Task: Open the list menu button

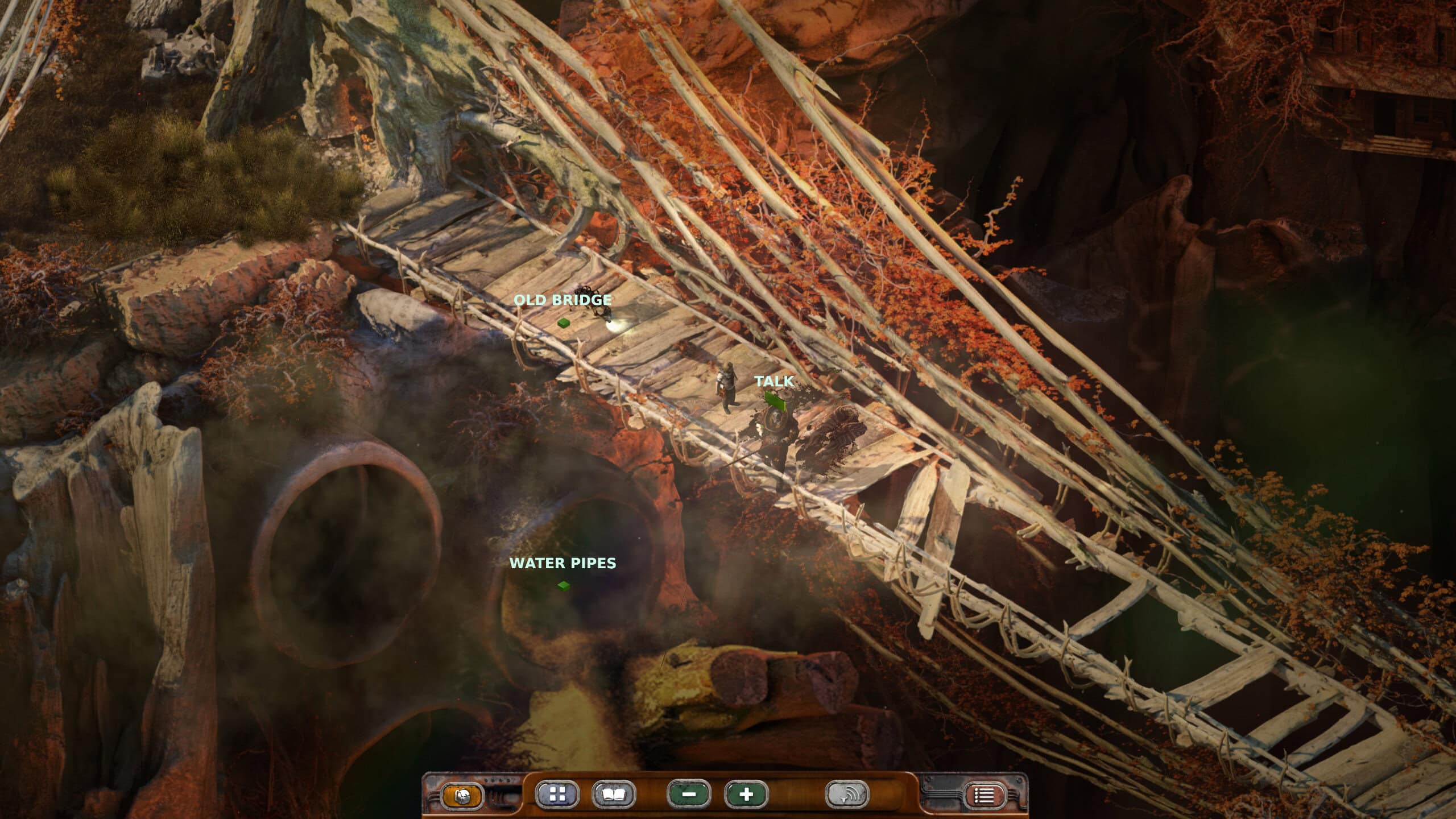Action: tap(985, 795)
